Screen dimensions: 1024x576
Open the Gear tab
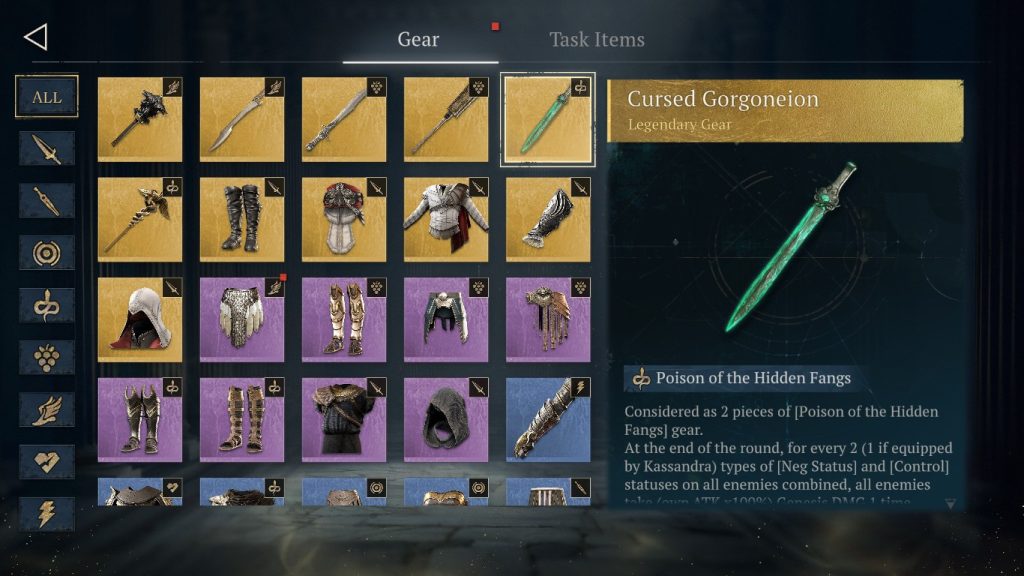click(418, 40)
